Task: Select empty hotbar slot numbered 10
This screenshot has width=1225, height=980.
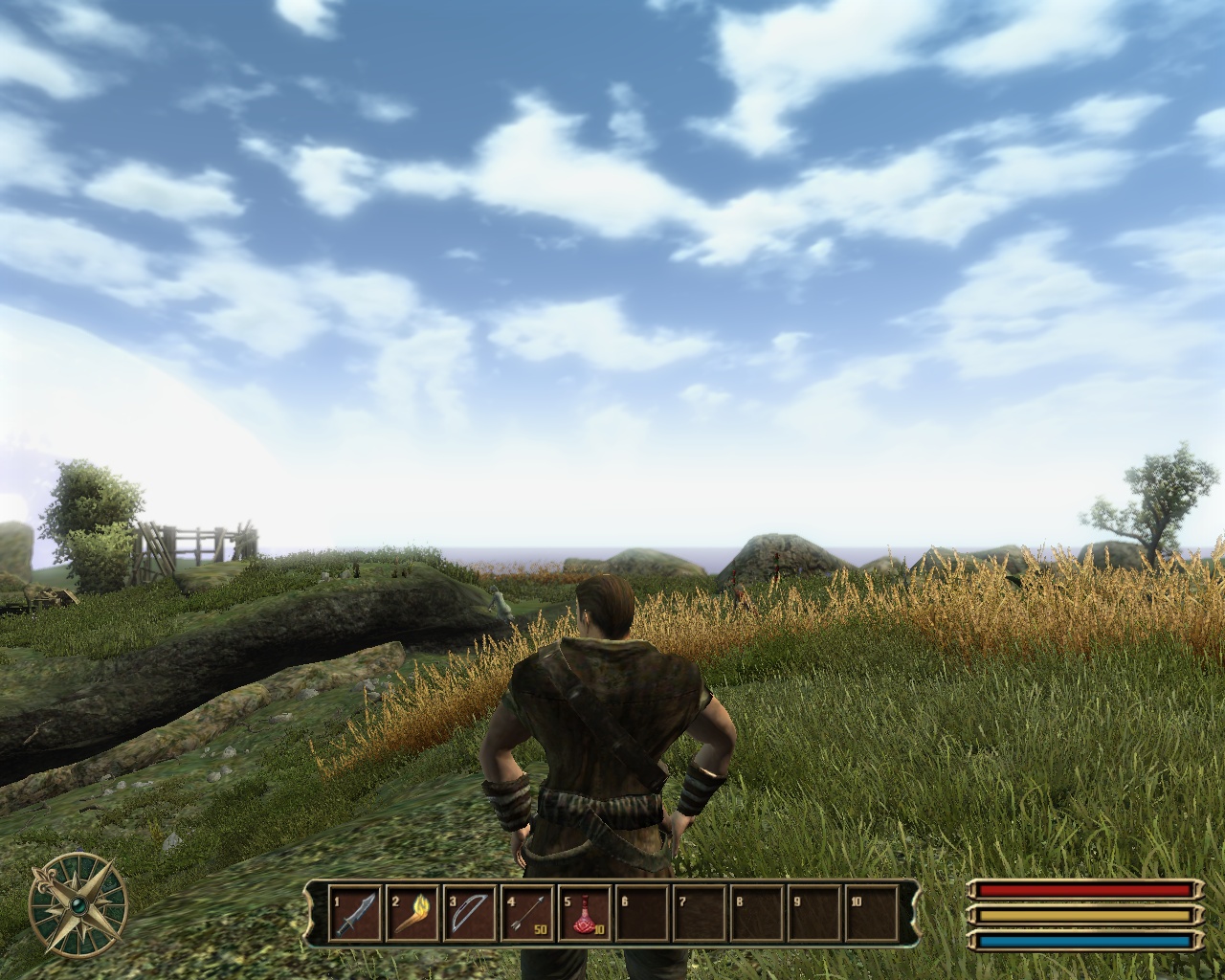Action: 870,914
